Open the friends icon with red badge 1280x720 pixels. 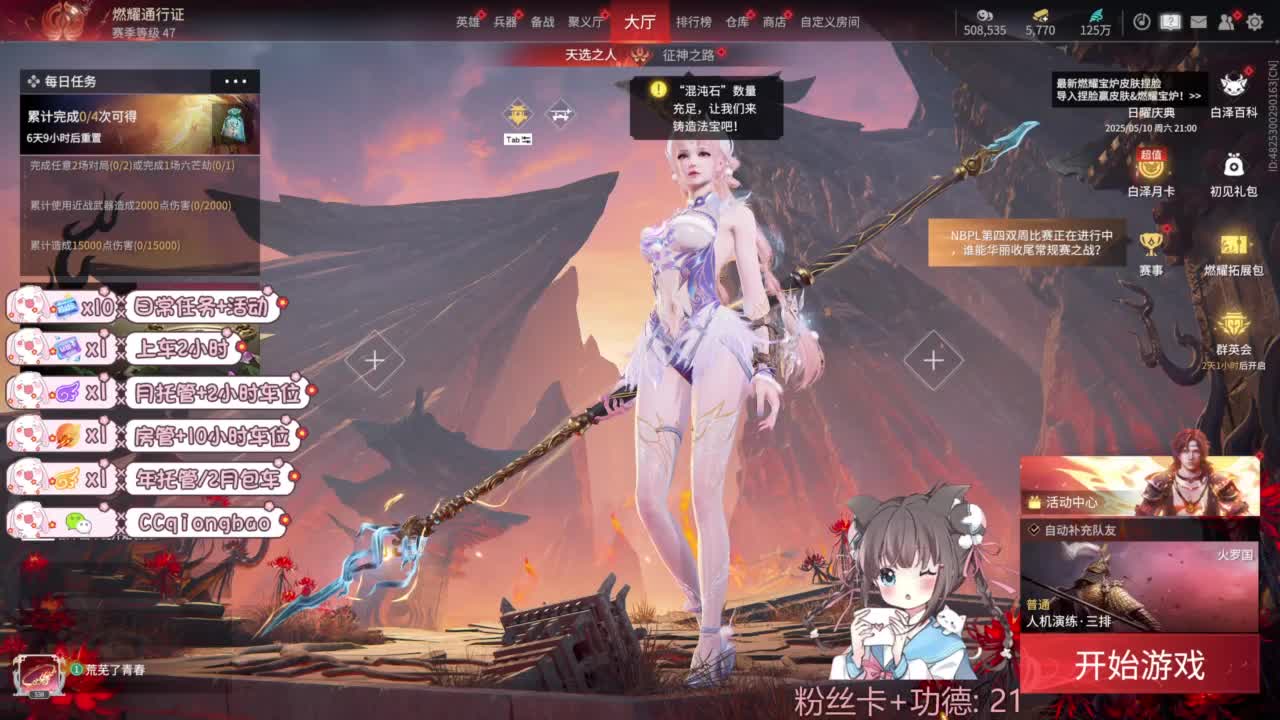pyautogui.click(x=1225, y=20)
